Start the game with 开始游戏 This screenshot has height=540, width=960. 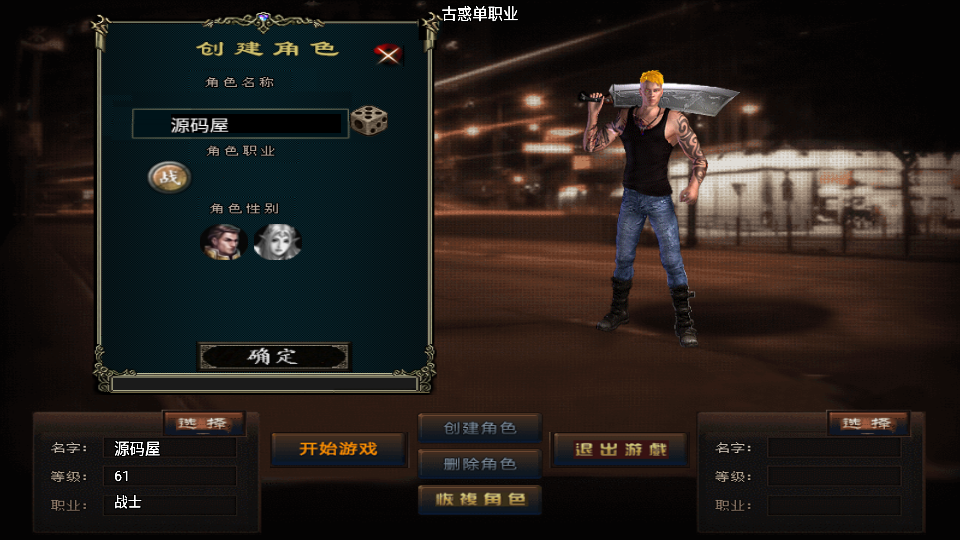(338, 449)
